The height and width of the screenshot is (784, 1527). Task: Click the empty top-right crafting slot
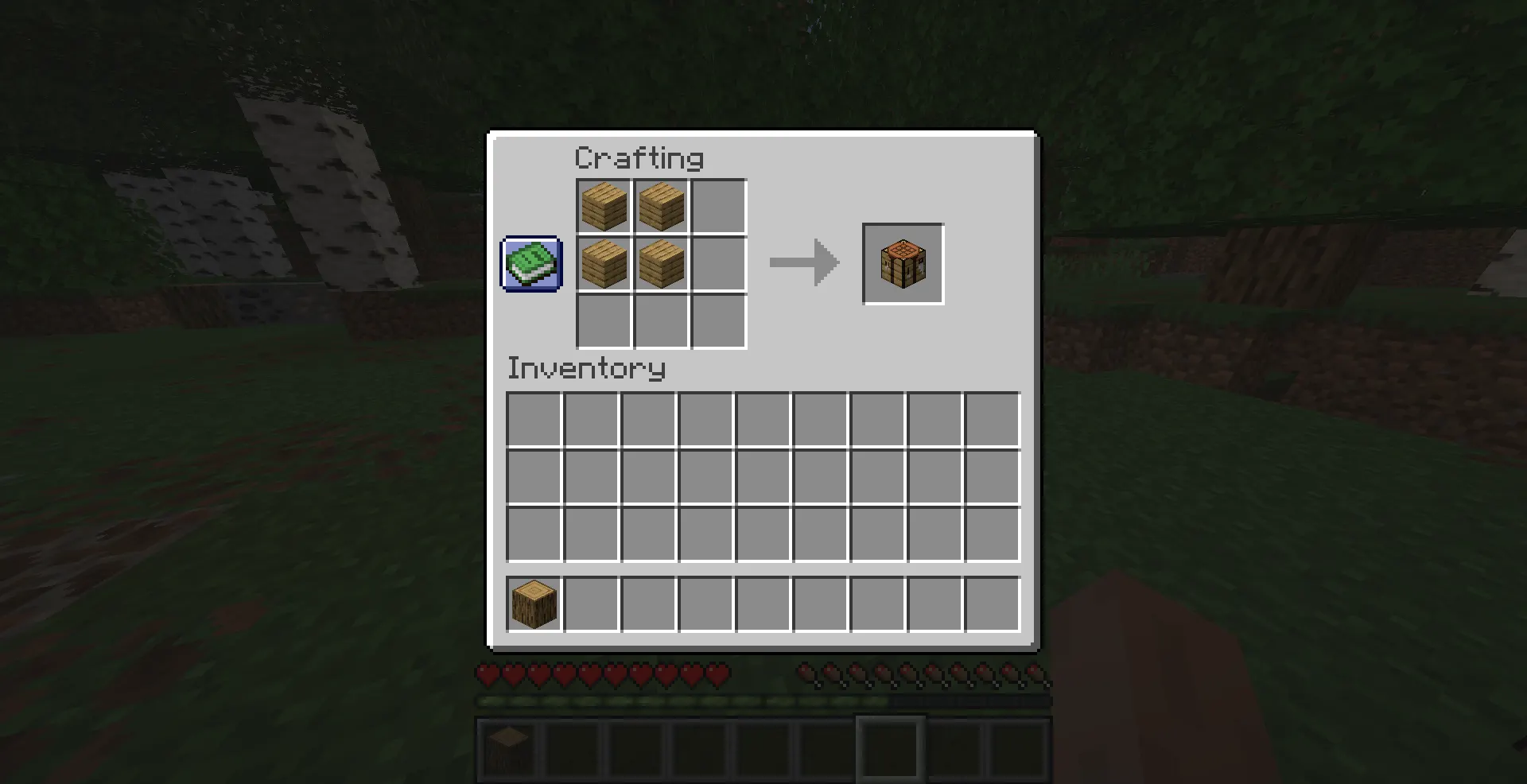pyautogui.click(x=718, y=206)
